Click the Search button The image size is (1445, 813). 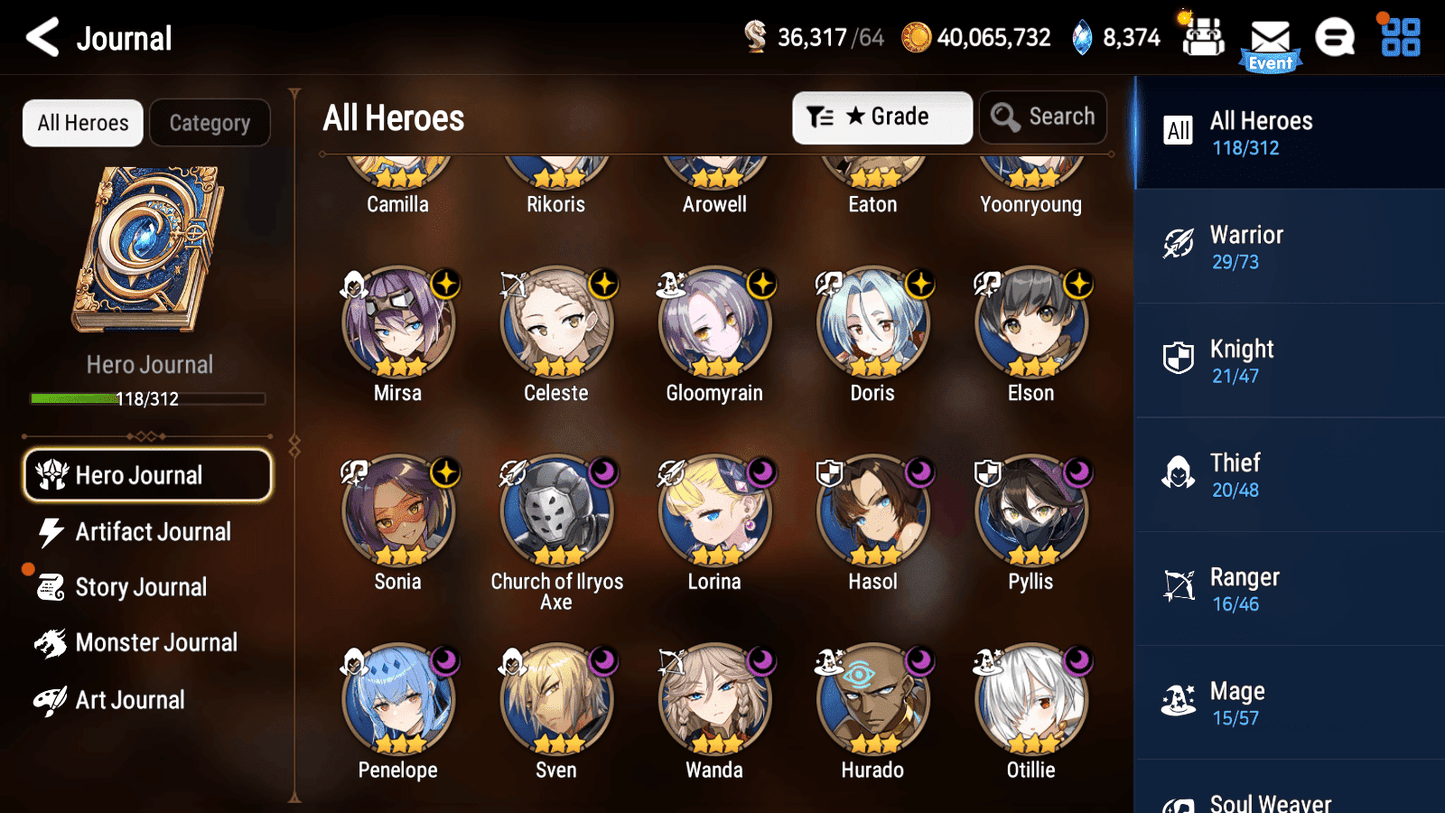point(1043,116)
